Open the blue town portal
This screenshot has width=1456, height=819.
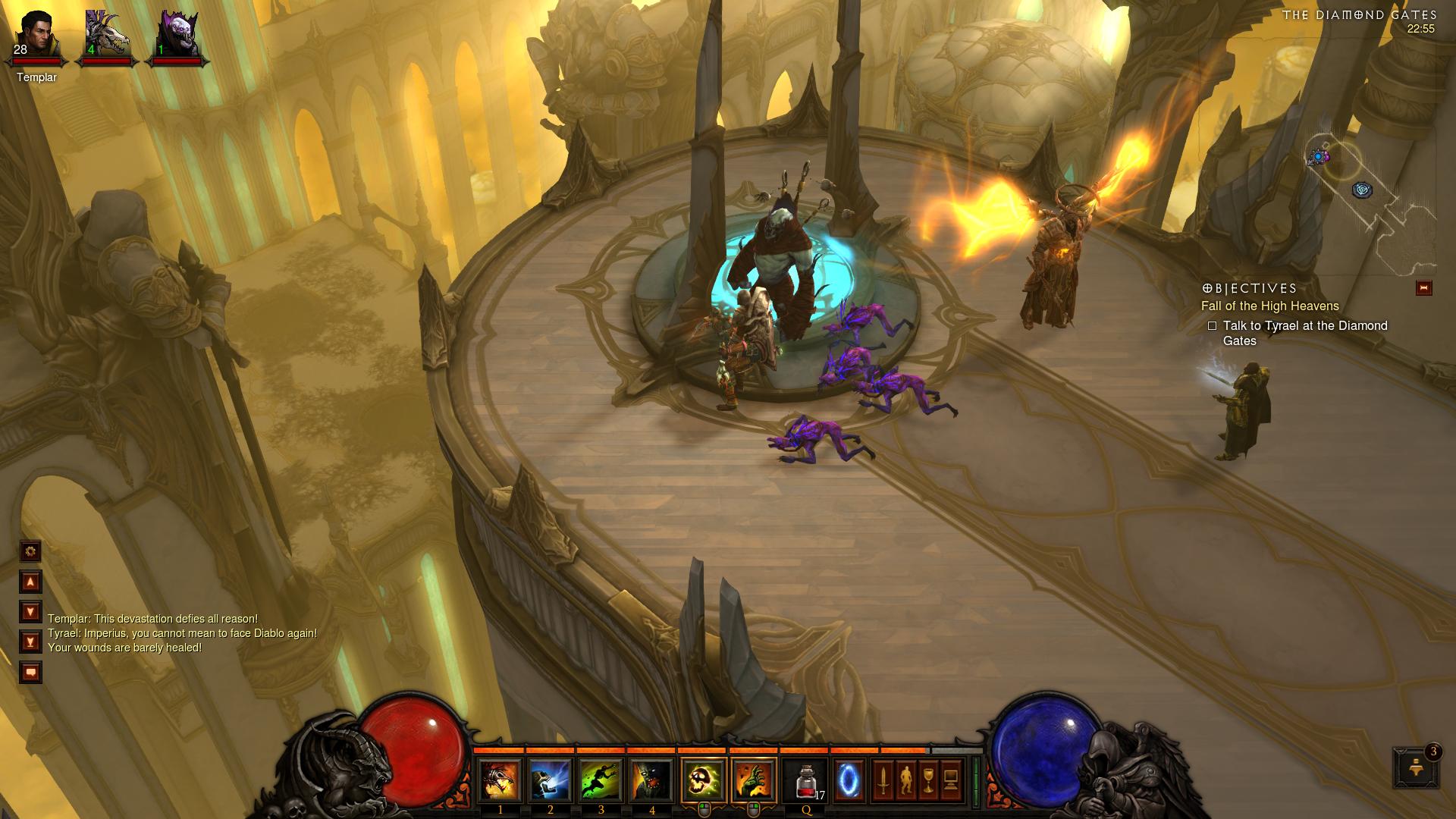(849, 780)
